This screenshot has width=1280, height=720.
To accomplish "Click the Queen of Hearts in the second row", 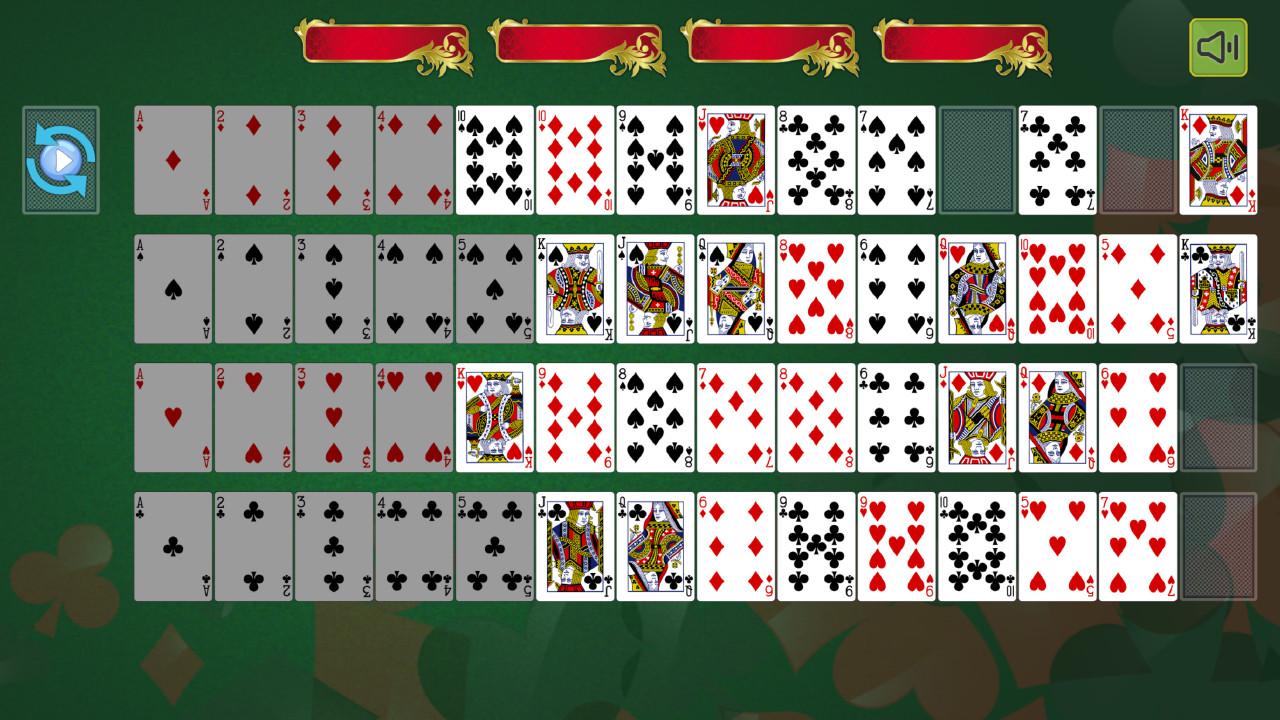I will [977, 288].
